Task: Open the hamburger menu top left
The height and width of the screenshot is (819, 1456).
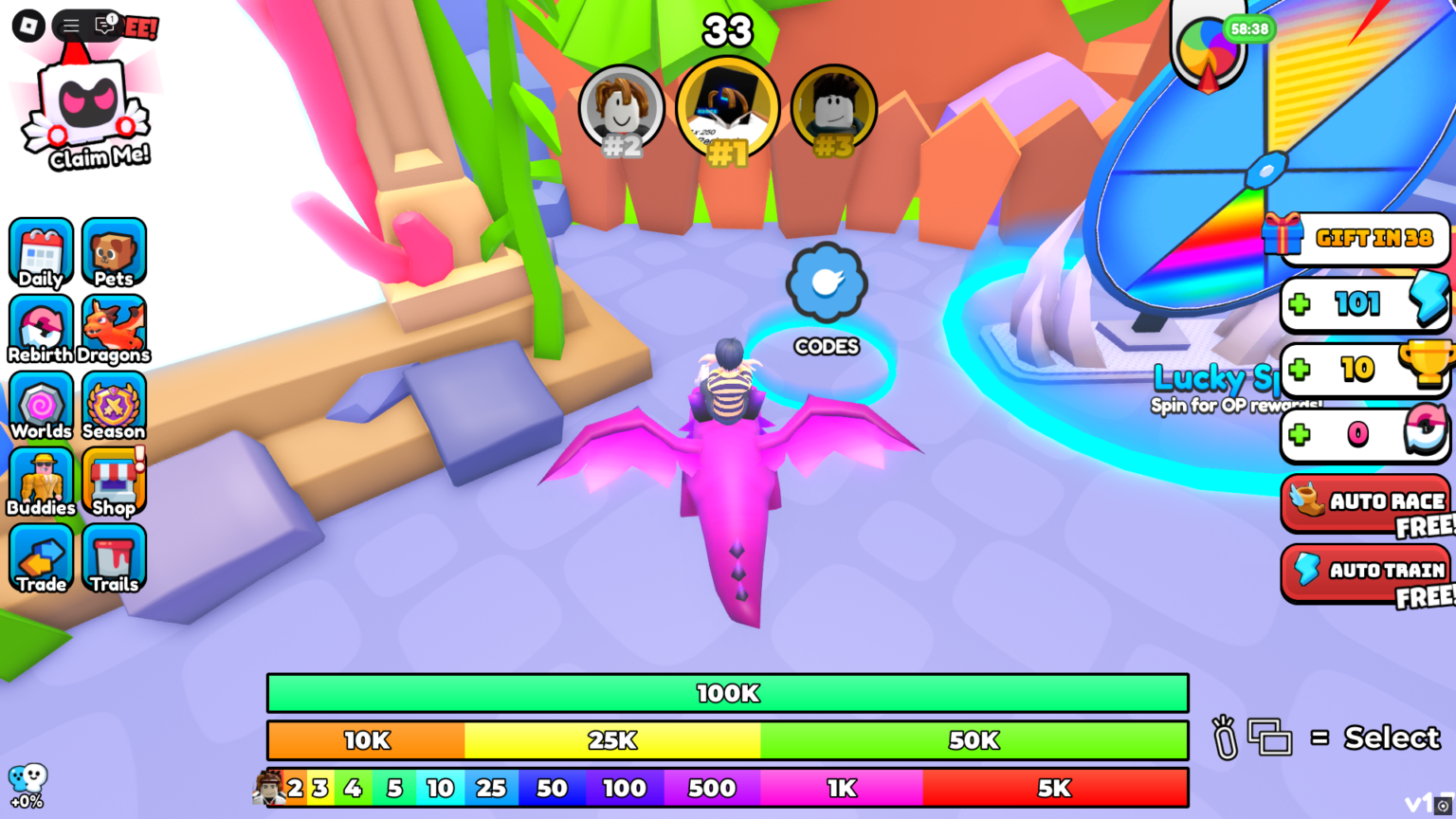Action: click(69, 26)
